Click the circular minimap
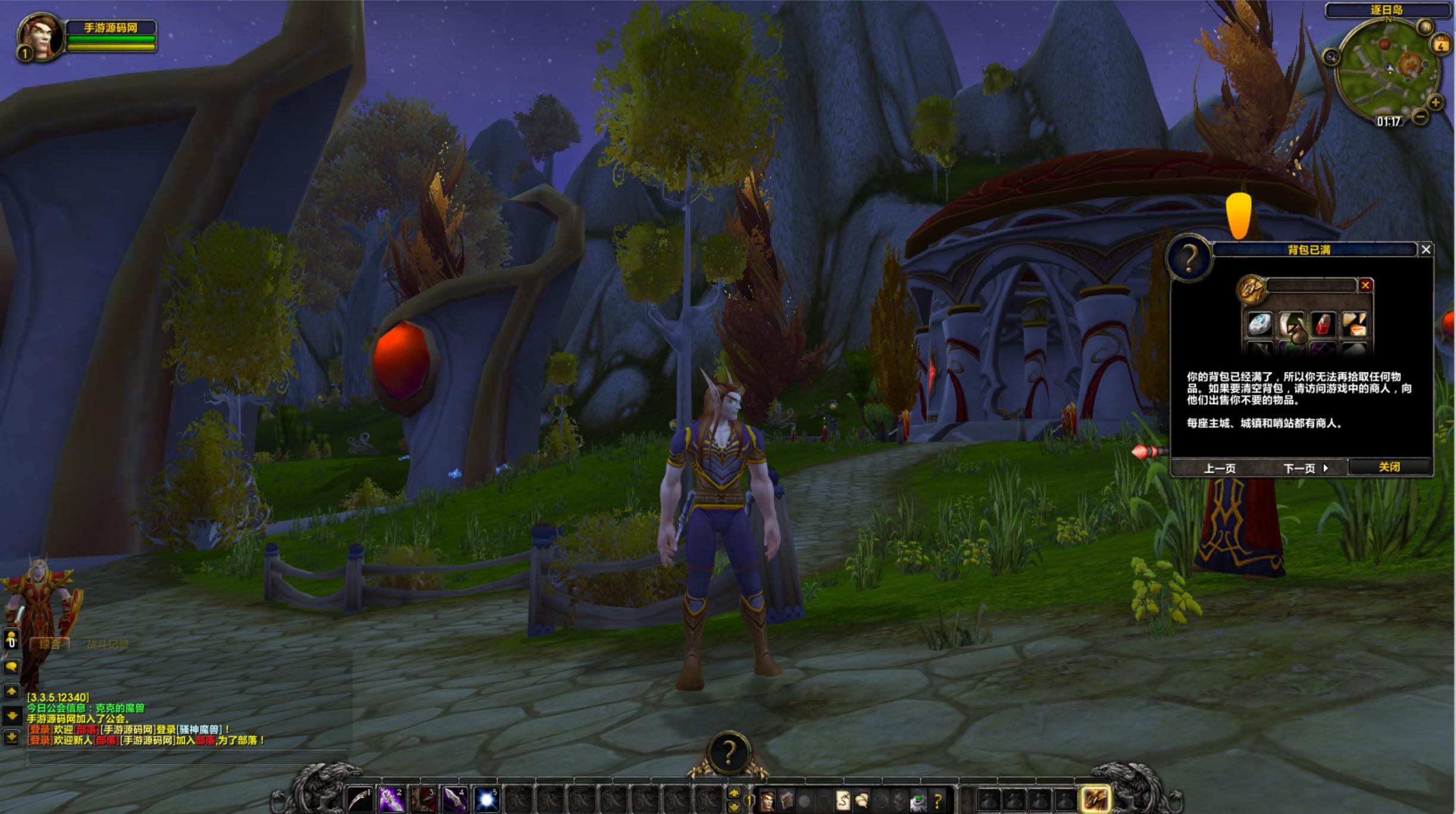The height and width of the screenshot is (814, 1456). (1386, 70)
